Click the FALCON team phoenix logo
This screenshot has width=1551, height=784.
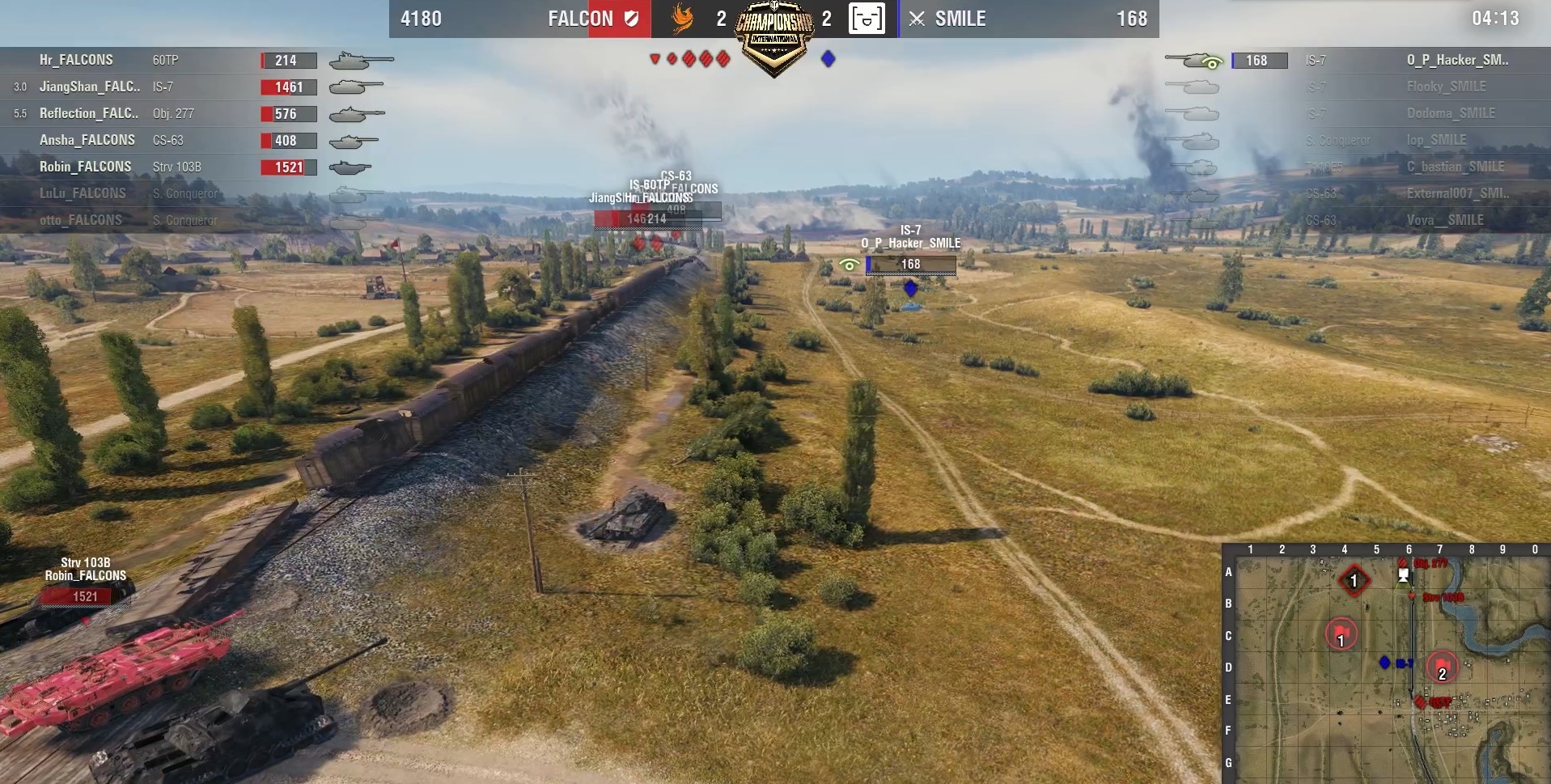point(683,19)
